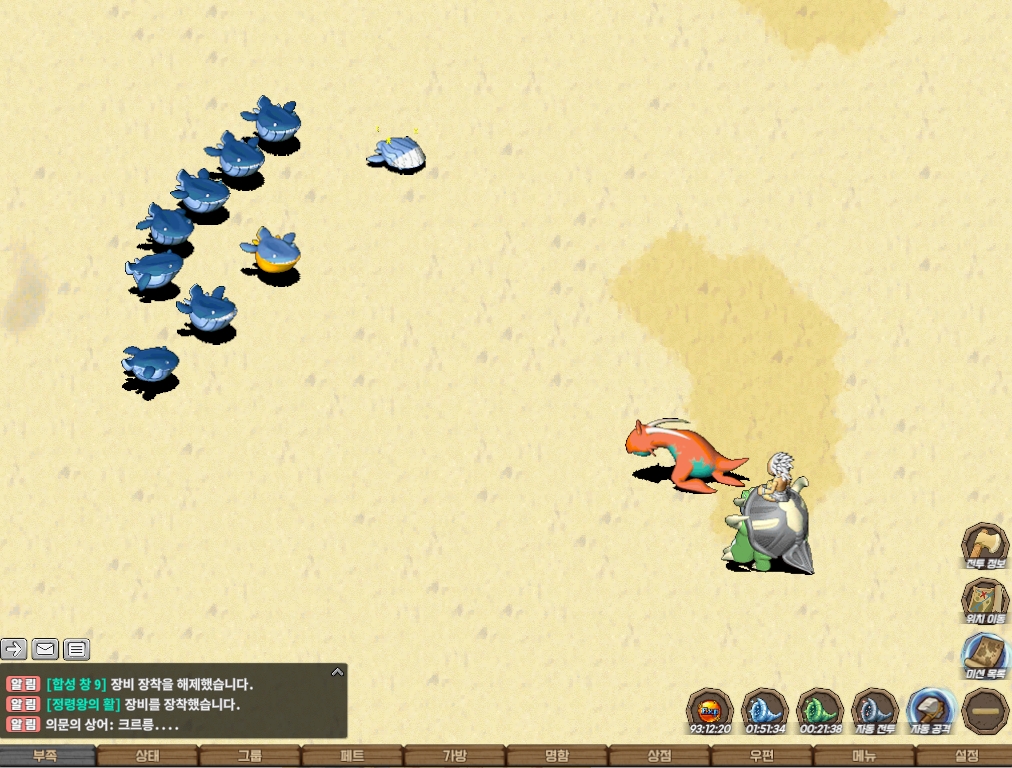The height and width of the screenshot is (768, 1012).
Task: Open the 명함 (name card) menu
Action: coord(557,757)
